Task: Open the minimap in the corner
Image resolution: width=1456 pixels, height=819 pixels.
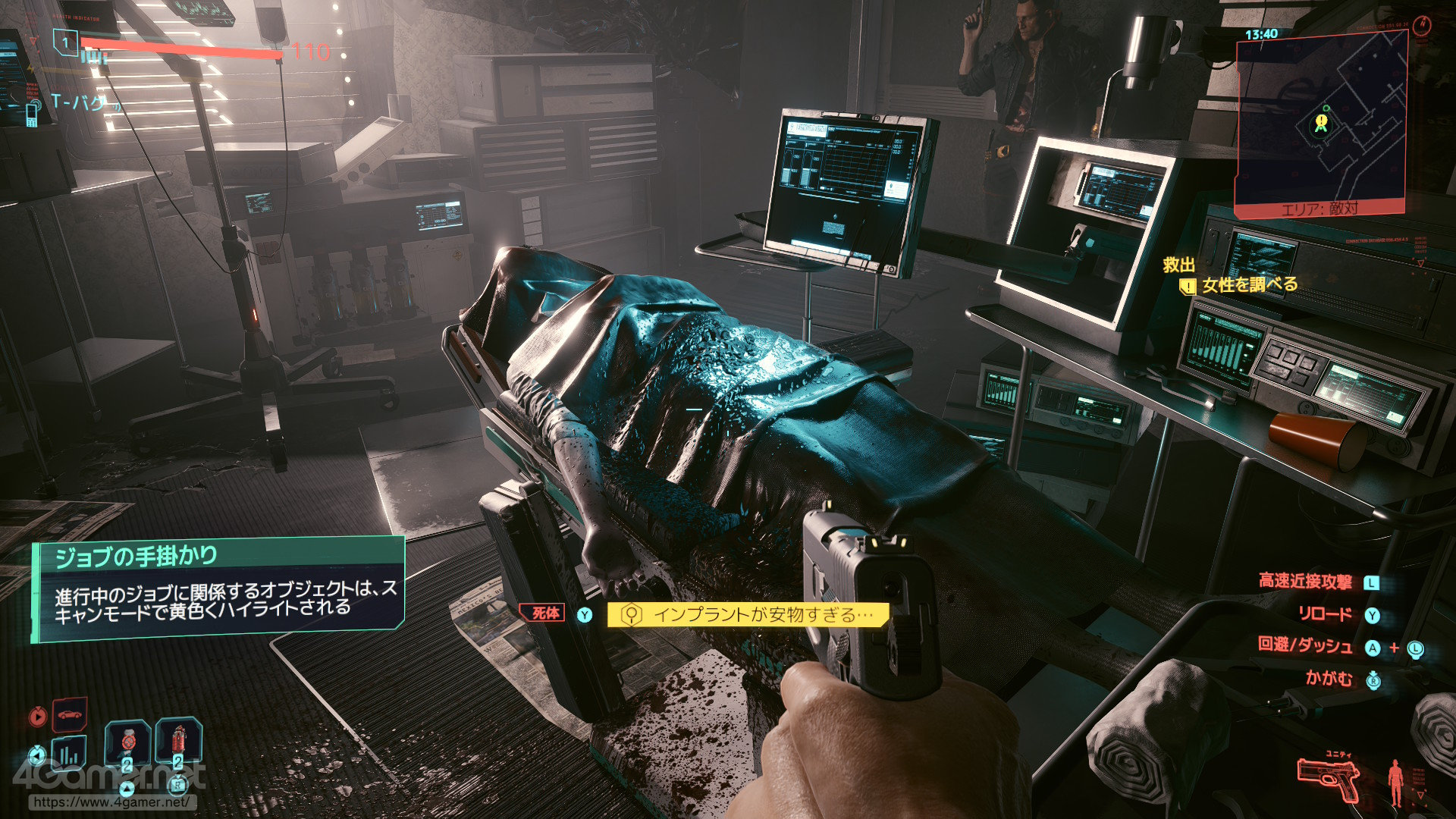Action: point(1320,124)
